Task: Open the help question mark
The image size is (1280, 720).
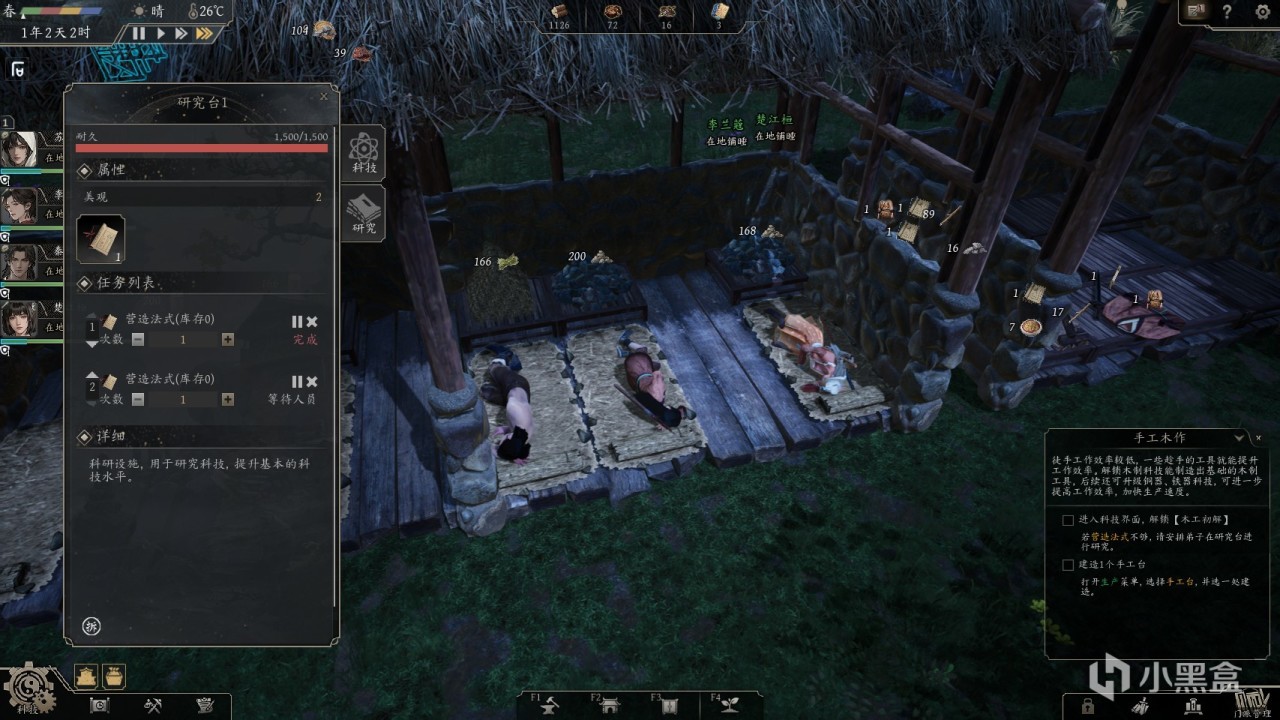Action: click(x=1227, y=12)
